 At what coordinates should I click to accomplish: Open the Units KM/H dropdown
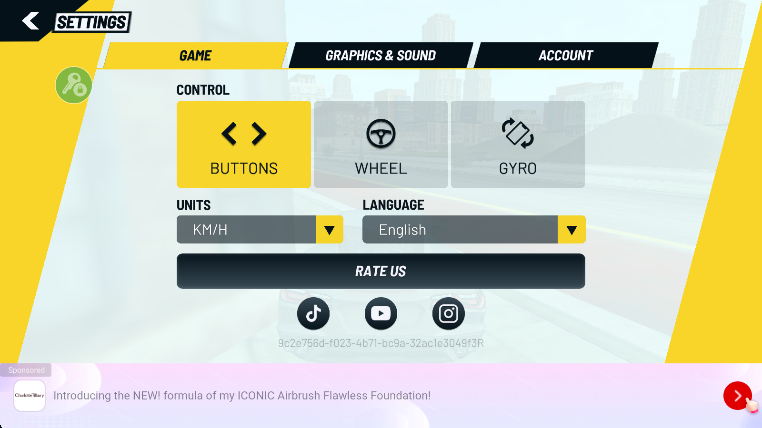pos(260,230)
